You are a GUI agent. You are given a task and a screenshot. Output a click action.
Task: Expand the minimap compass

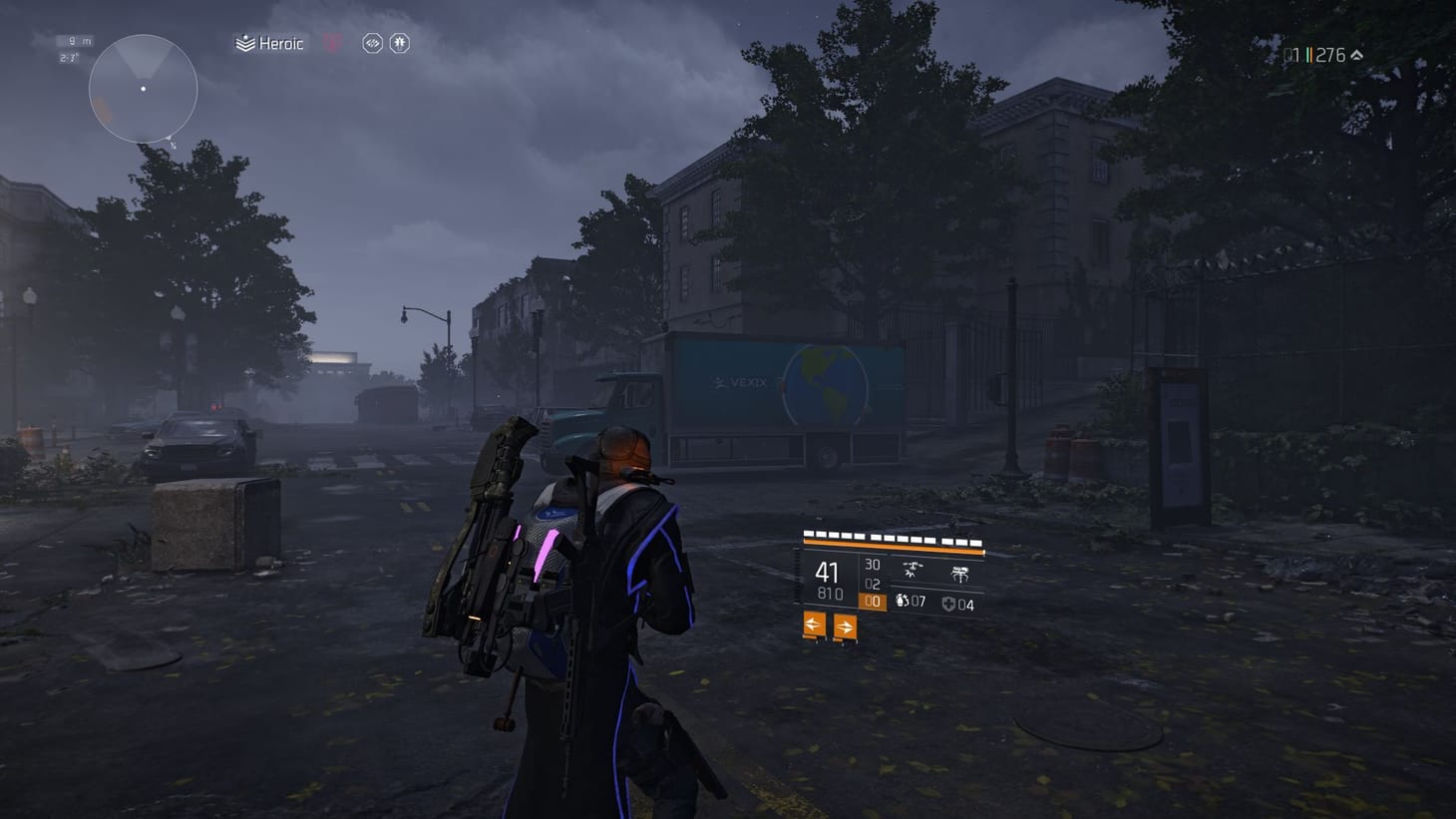[x=145, y=88]
